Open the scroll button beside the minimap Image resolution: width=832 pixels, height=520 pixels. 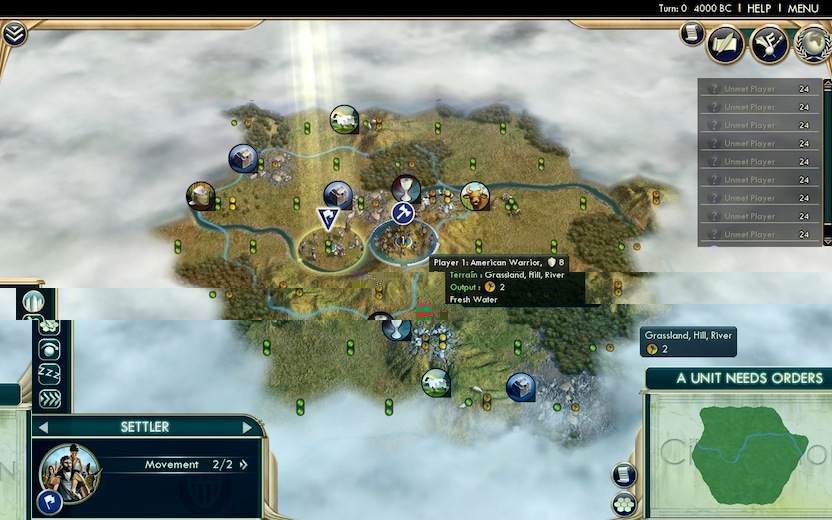[624, 475]
